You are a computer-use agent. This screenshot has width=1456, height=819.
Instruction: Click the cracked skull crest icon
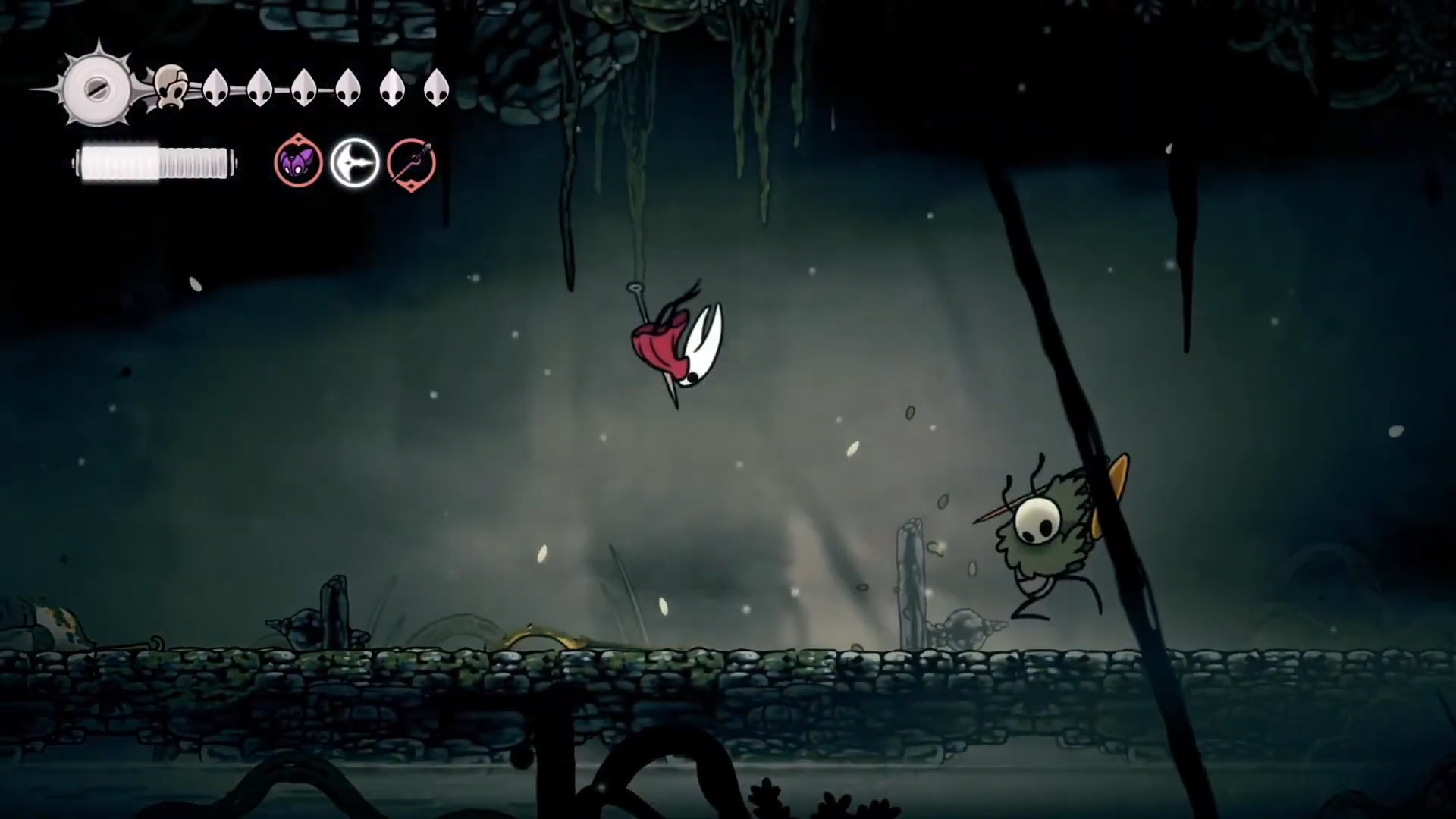click(x=171, y=88)
